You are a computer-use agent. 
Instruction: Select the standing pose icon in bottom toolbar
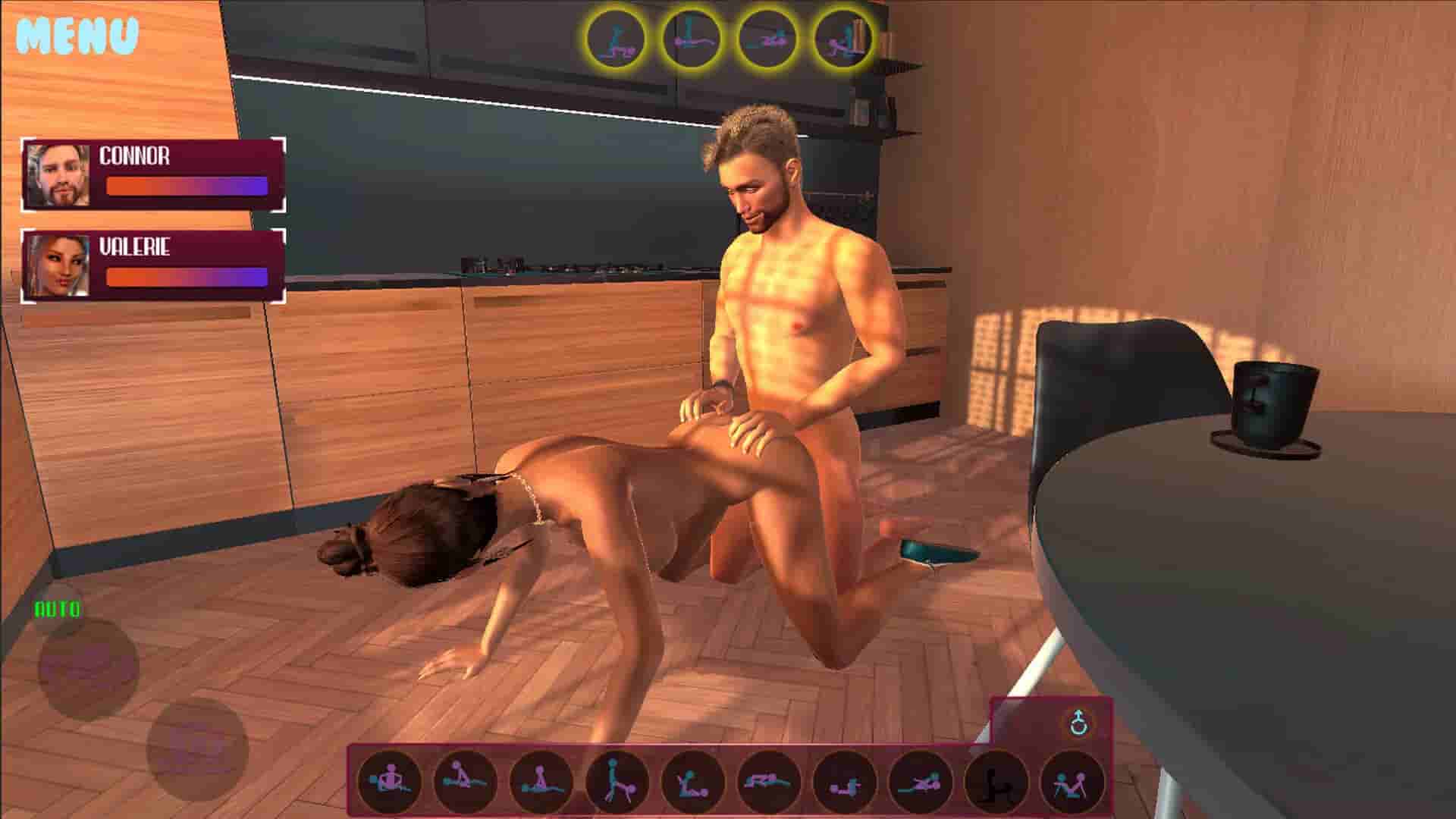[x=614, y=783]
